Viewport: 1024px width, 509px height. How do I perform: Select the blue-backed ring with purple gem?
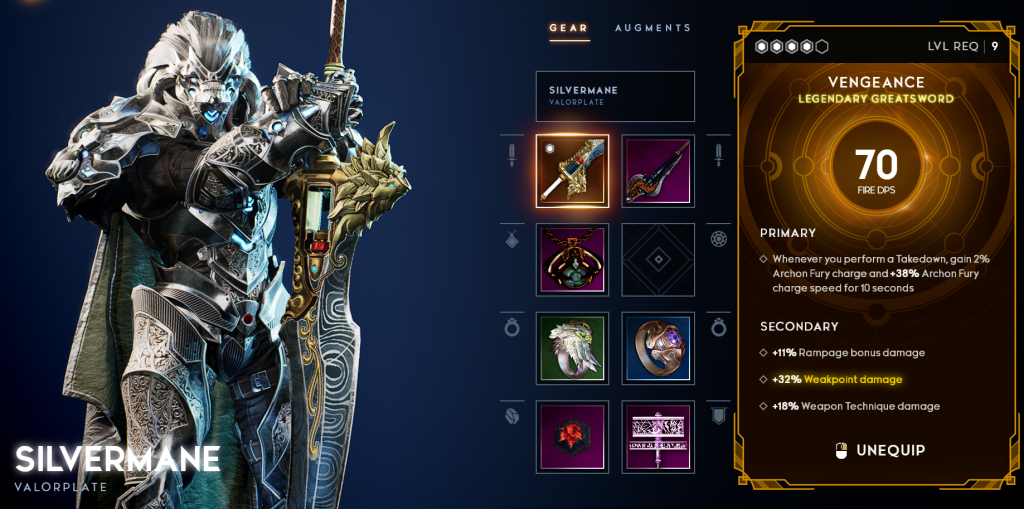click(658, 348)
